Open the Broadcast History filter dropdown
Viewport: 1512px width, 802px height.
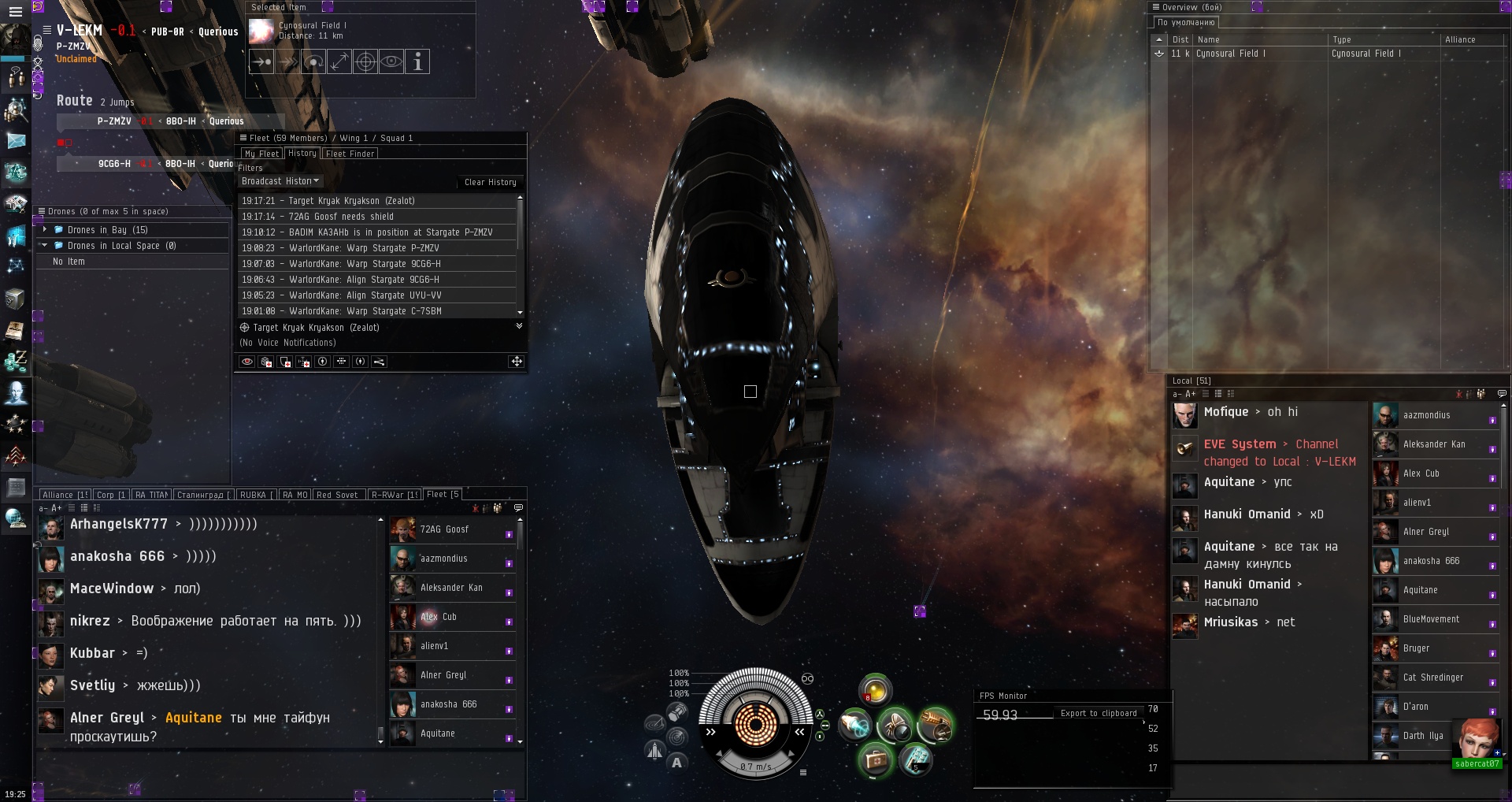(280, 181)
